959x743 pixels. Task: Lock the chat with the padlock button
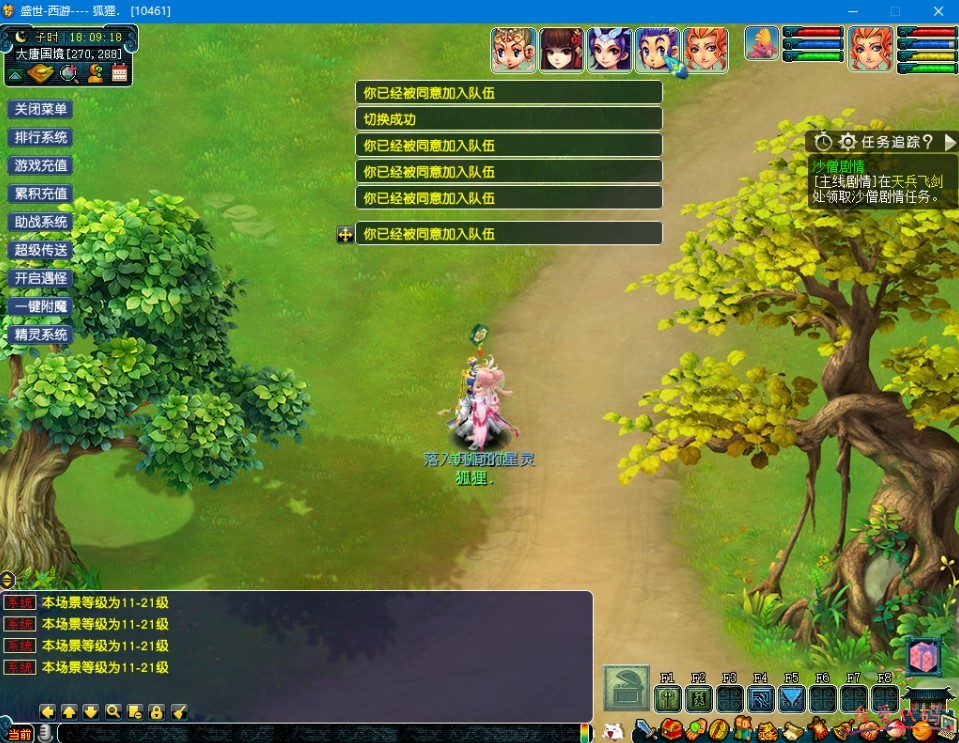point(156,712)
